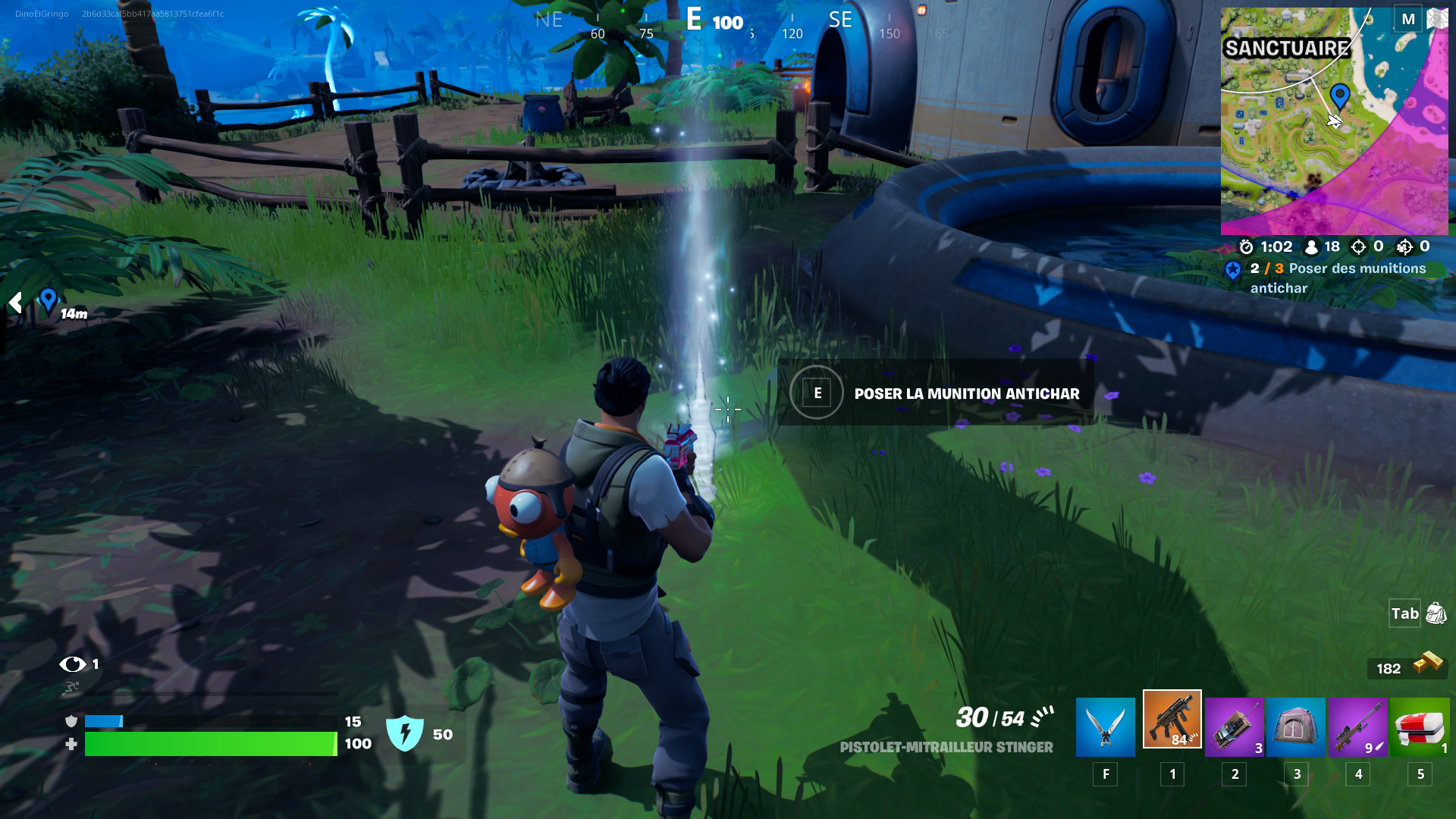Equip the sniper rifle in slot 4
This screenshot has width=1456, height=819.
point(1358,726)
